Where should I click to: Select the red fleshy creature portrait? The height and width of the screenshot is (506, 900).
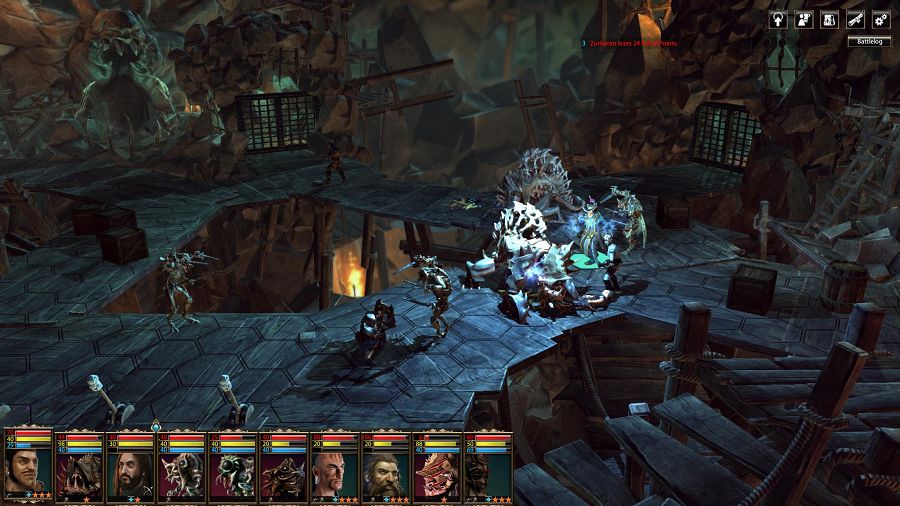click(437, 474)
